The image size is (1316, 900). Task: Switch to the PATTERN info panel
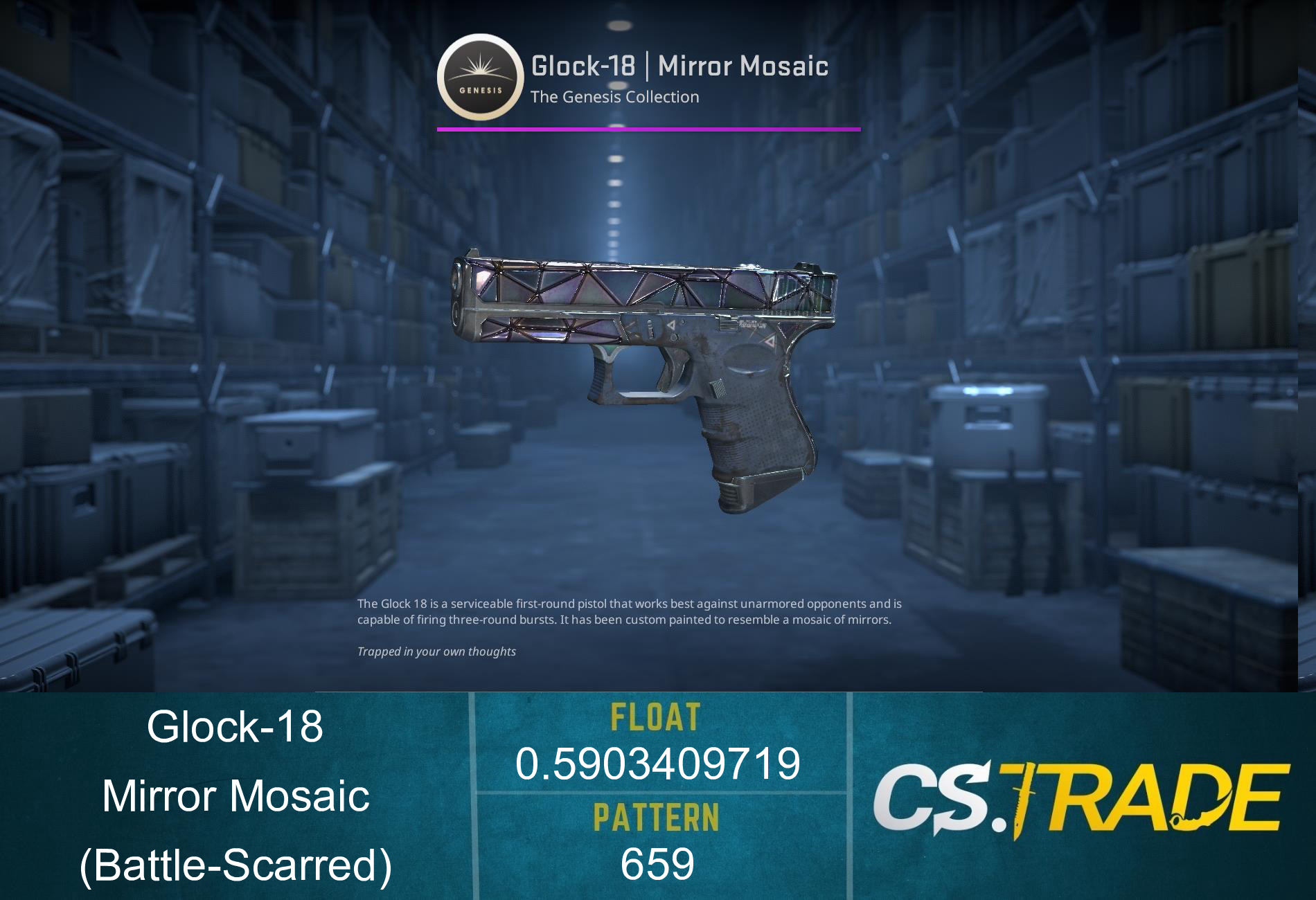click(658, 841)
